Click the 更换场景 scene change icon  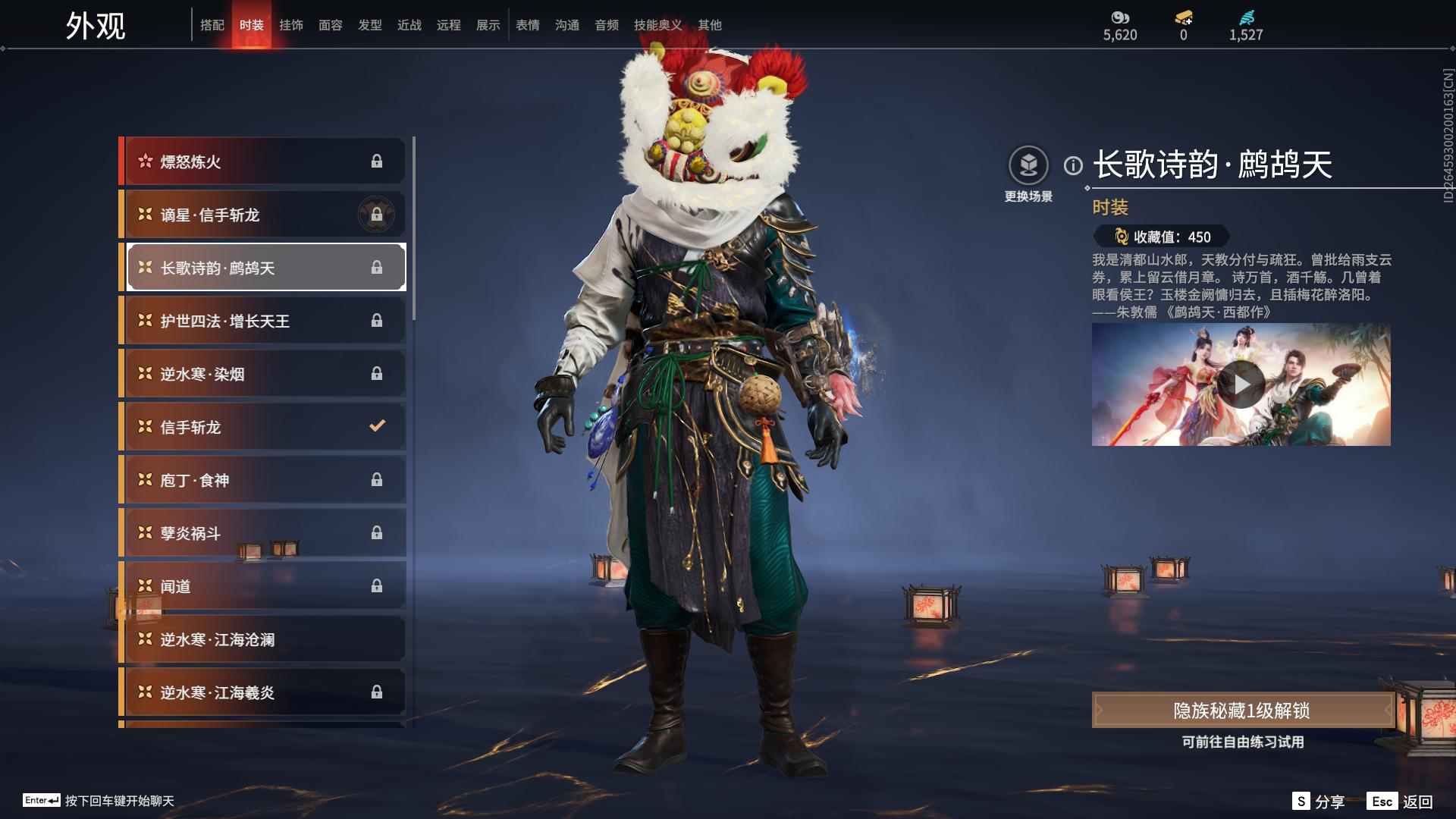[x=1028, y=165]
